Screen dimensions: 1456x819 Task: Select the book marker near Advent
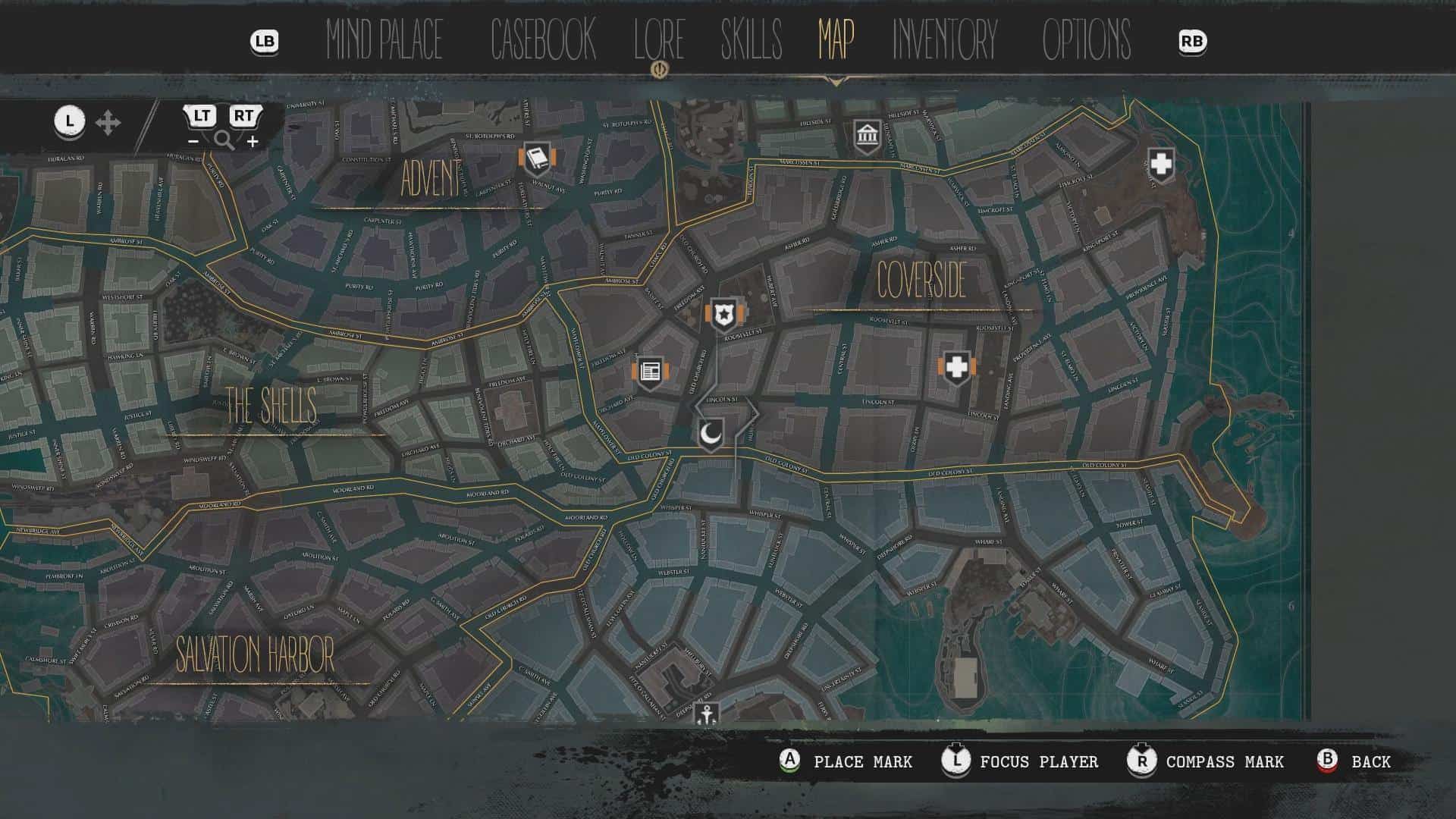(x=537, y=159)
